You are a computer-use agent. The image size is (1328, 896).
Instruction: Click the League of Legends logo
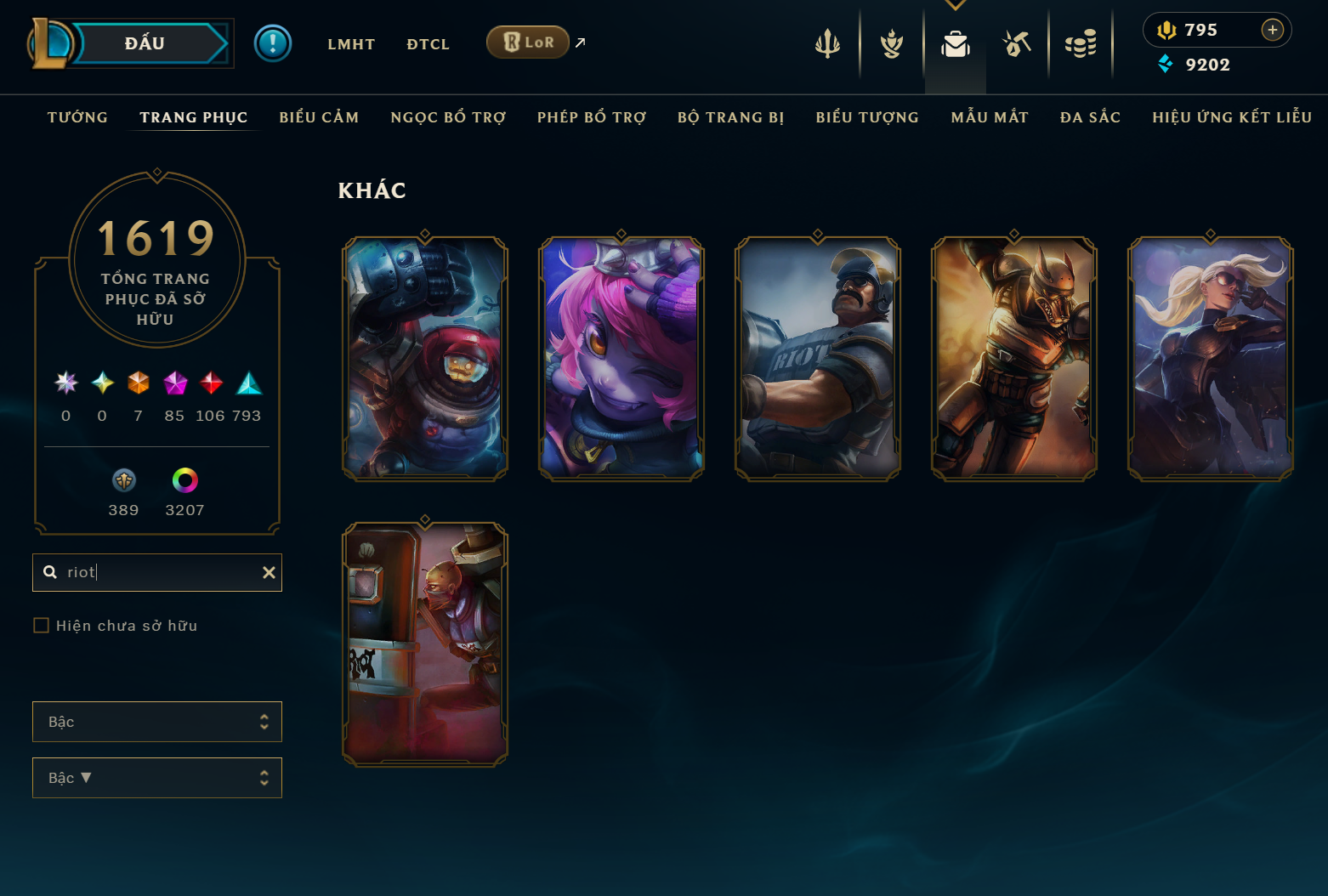[x=51, y=42]
